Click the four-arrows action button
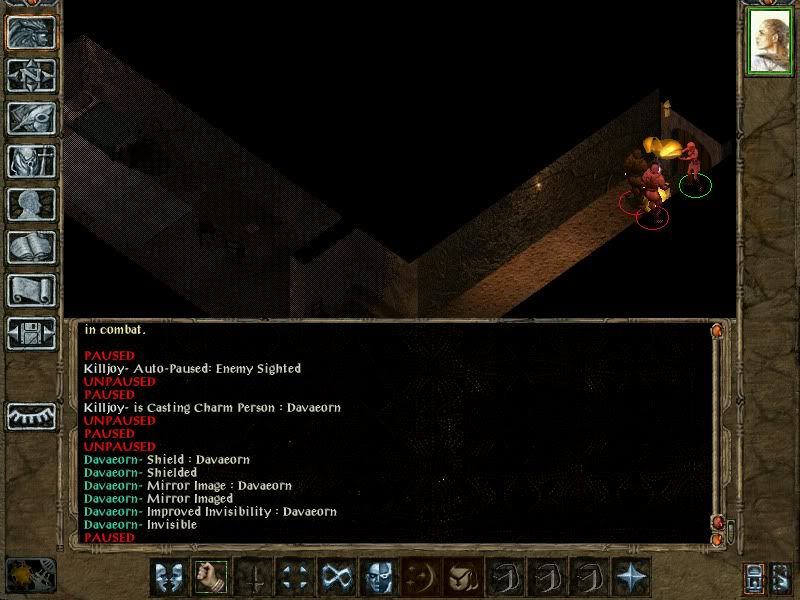800x600 pixels. 295,577
